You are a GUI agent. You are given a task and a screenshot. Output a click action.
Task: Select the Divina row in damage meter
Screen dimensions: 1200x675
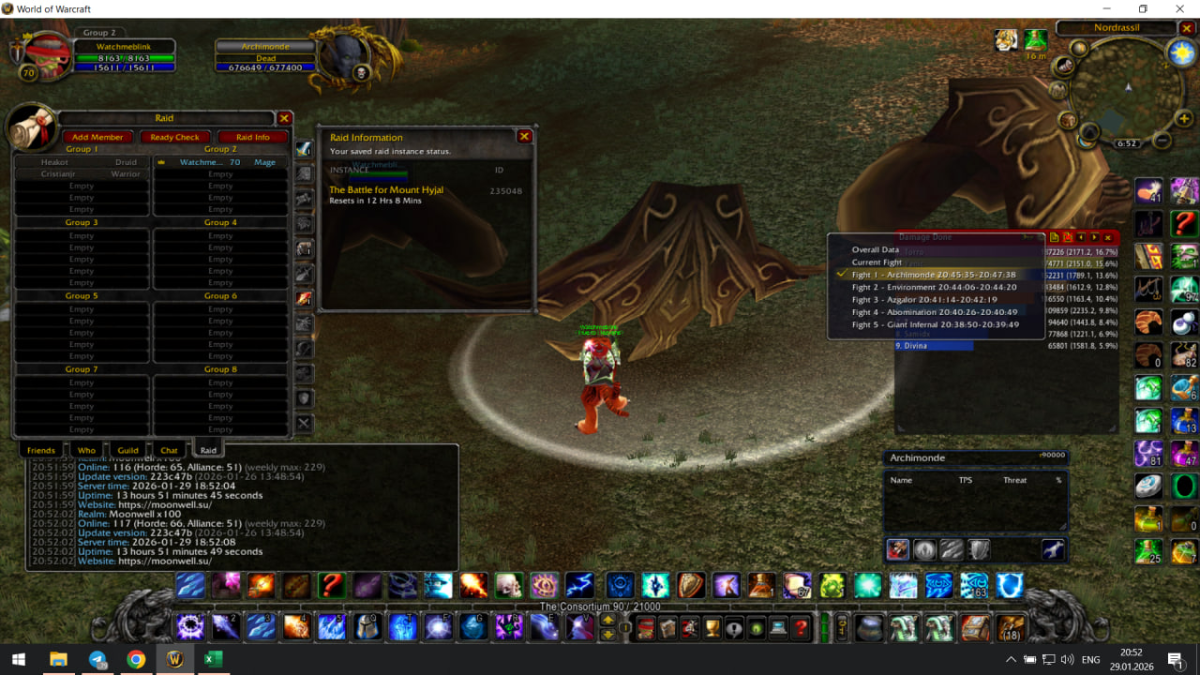tap(933, 346)
